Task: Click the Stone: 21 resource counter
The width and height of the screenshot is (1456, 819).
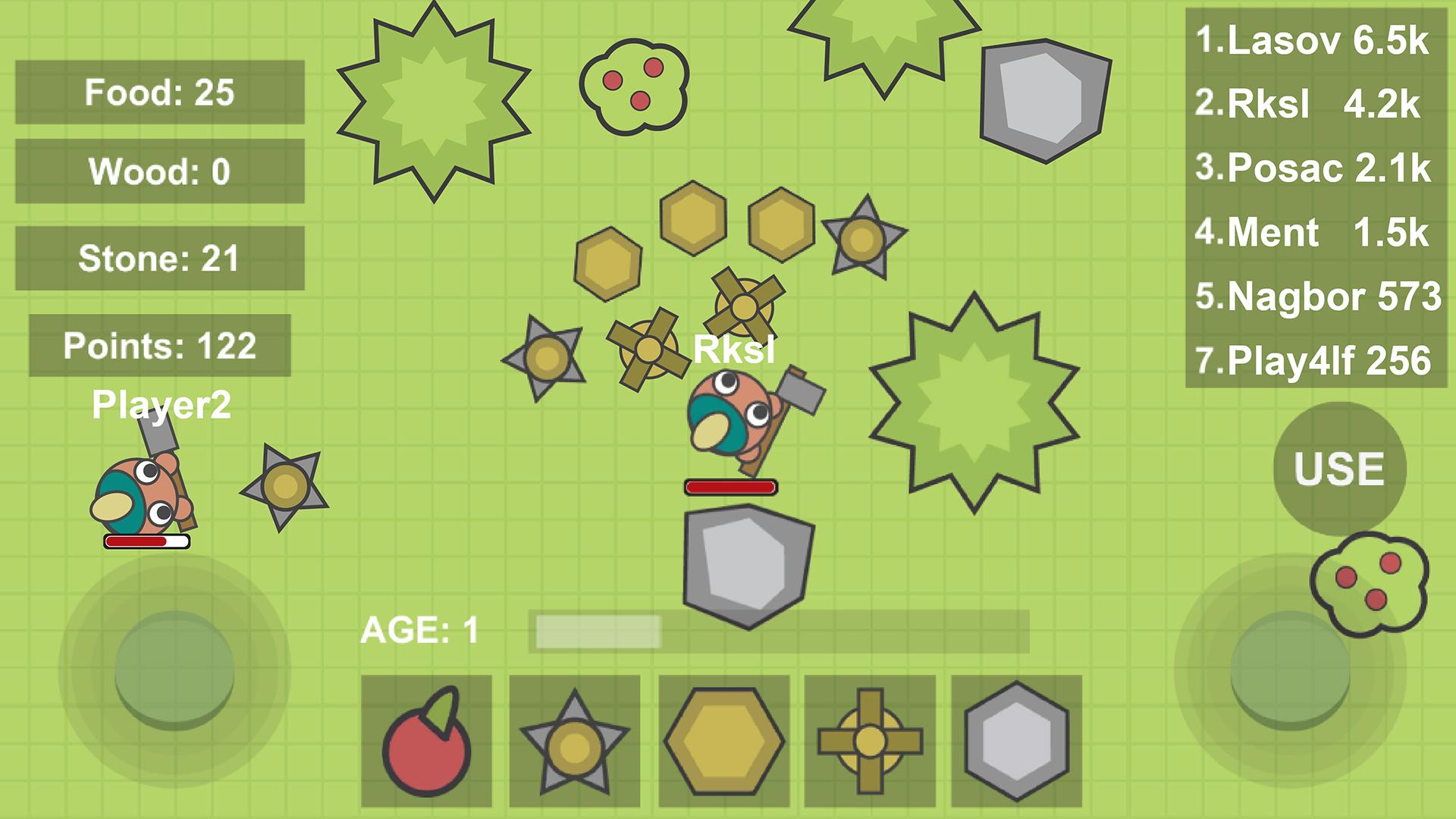Action: [x=161, y=258]
